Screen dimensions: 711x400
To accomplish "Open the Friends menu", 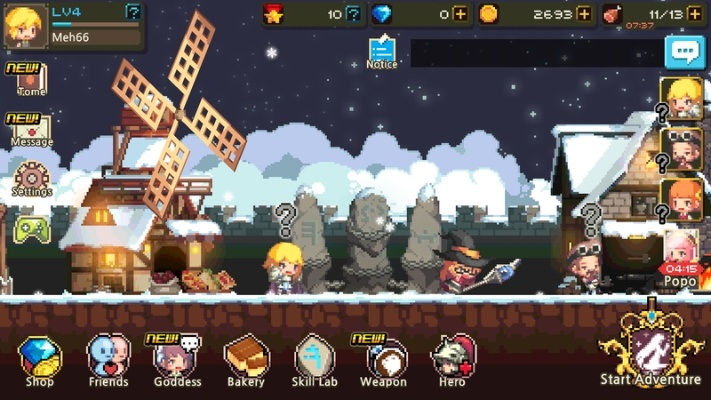I will [x=108, y=359].
